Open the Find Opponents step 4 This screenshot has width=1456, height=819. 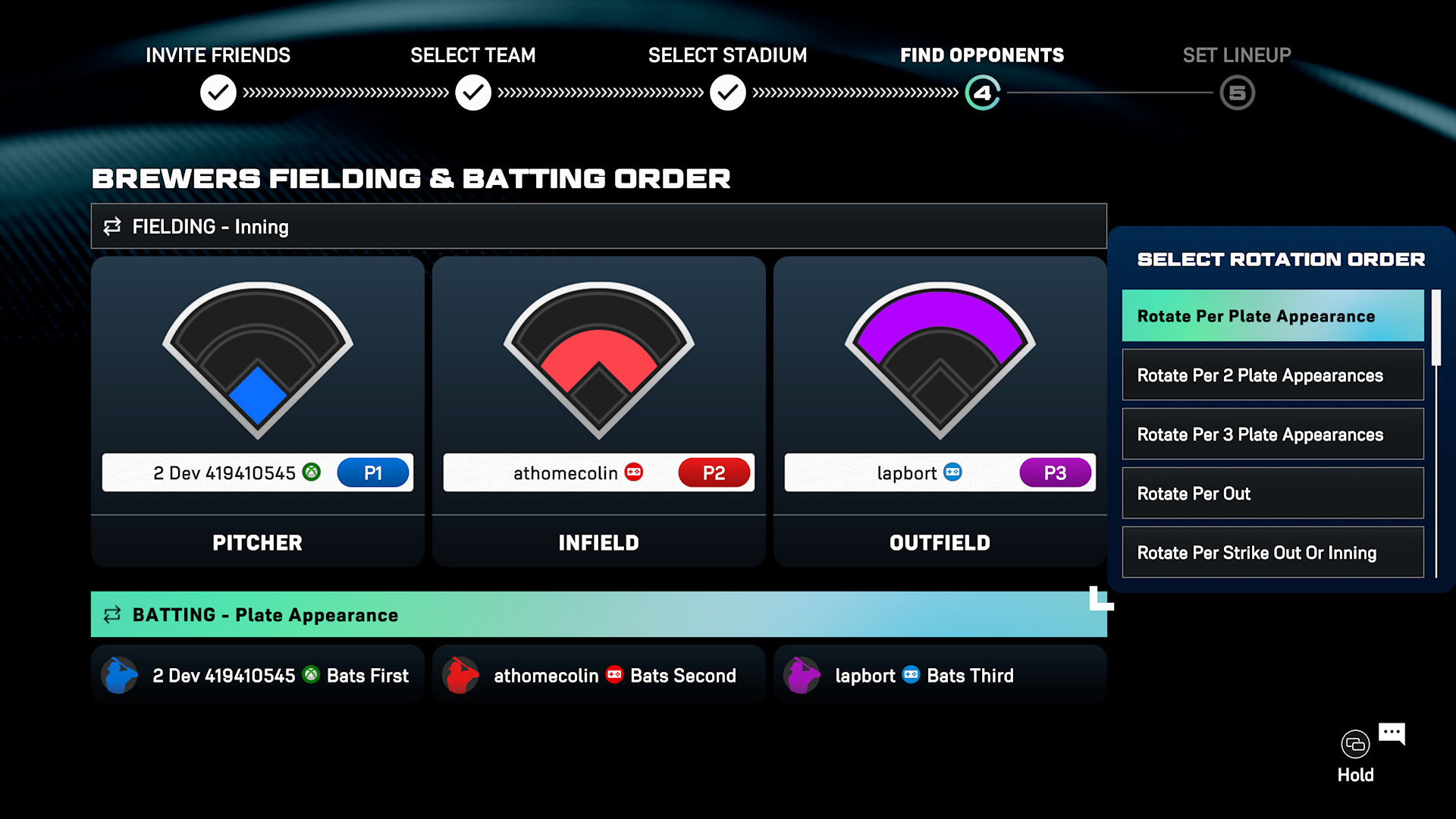(983, 93)
